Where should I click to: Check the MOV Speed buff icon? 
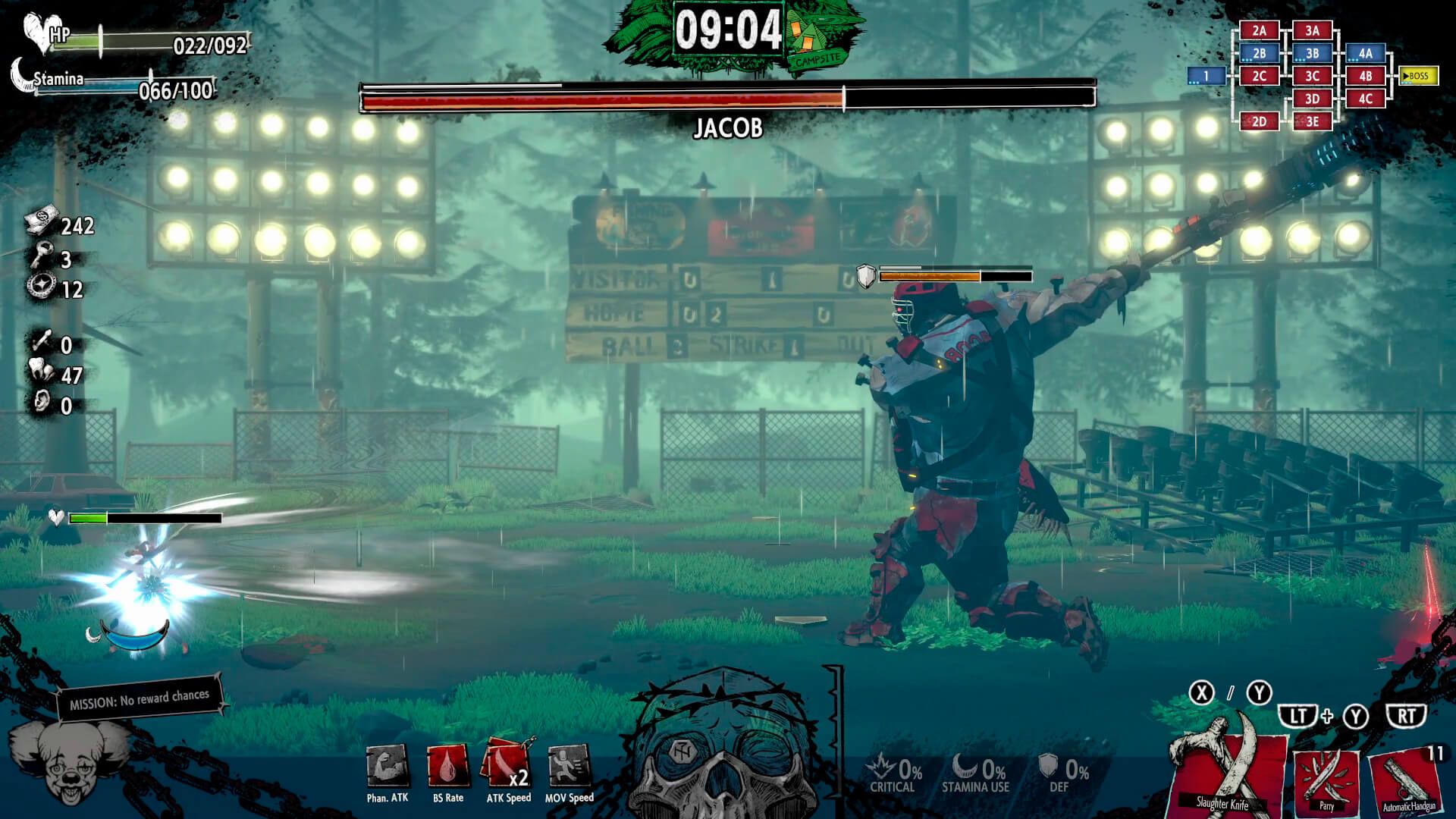coord(569,767)
